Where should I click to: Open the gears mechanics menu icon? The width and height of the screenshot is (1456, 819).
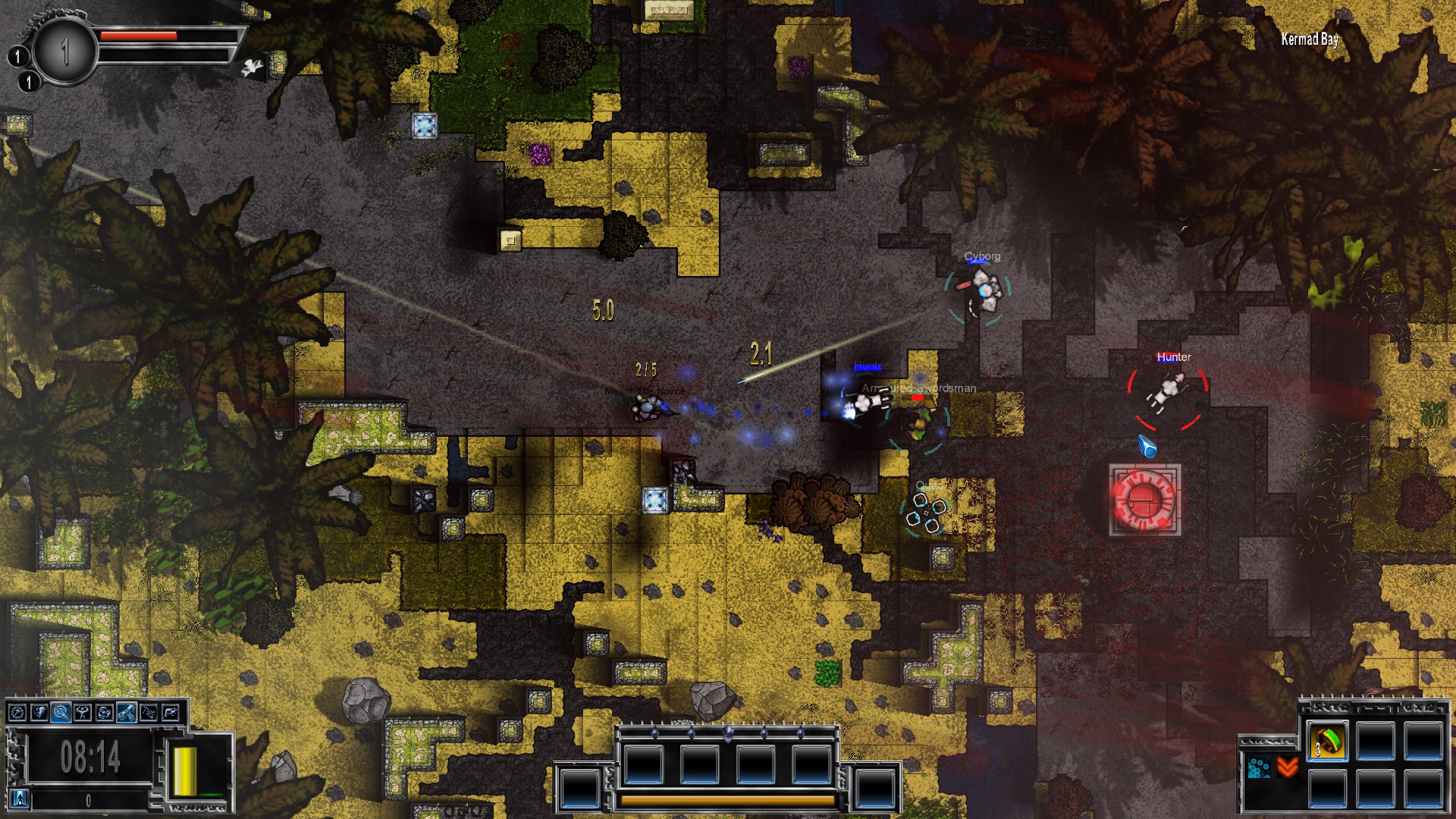(104, 713)
